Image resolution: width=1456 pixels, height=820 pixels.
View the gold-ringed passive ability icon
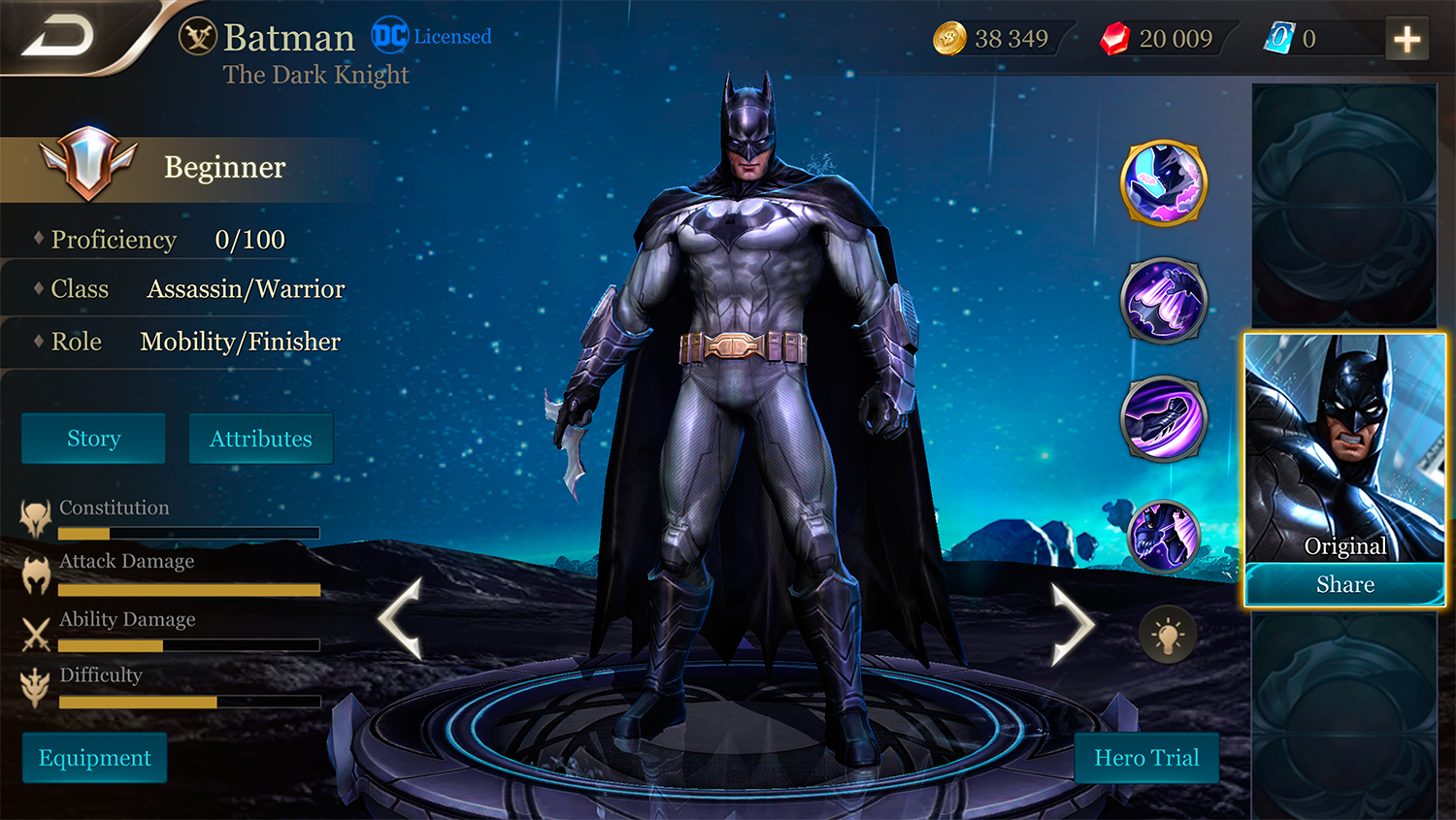click(x=1164, y=182)
